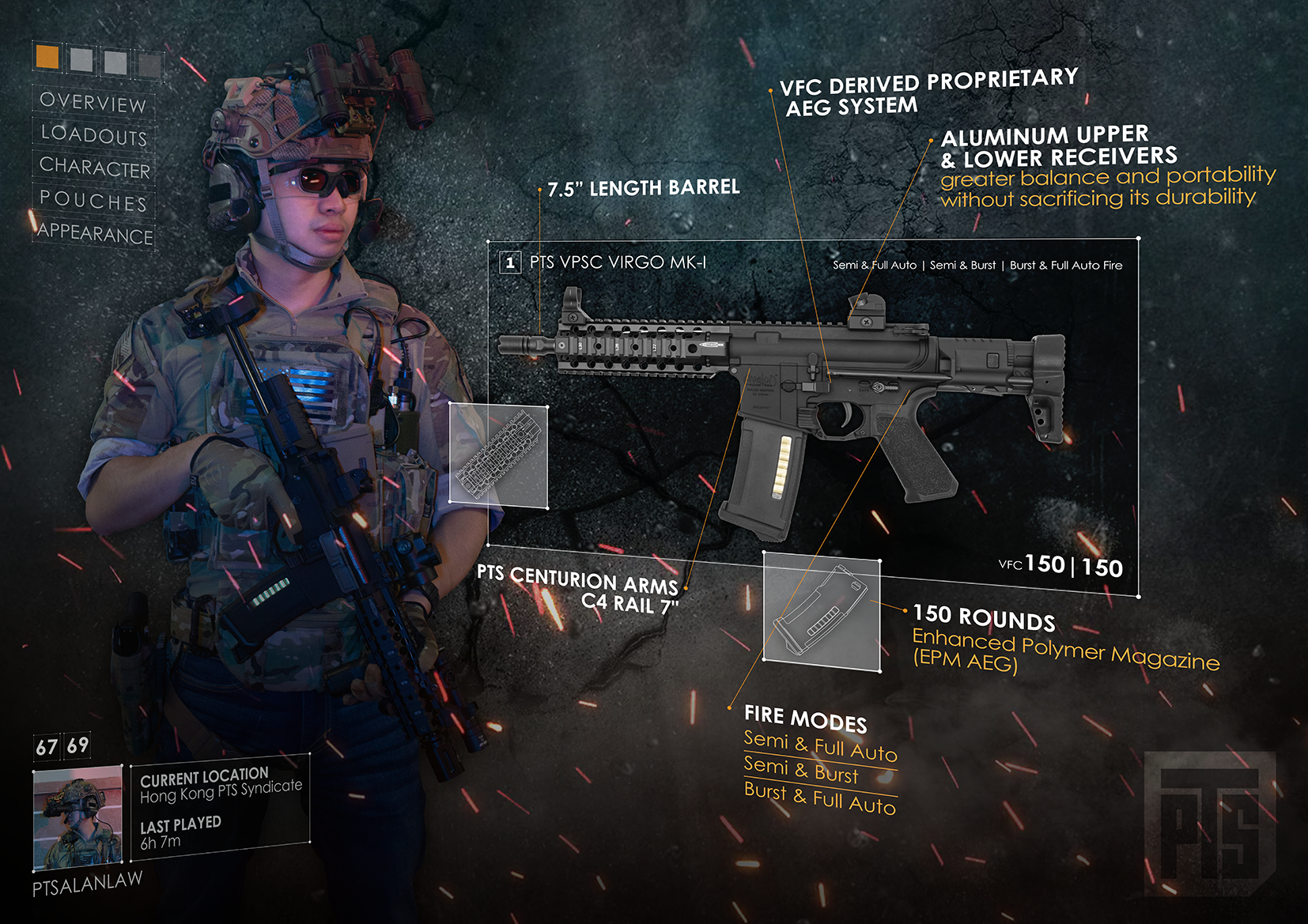The height and width of the screenshot is (924, 1308).
Task: Open the Overview menu entry
Action: coord(93,102)
